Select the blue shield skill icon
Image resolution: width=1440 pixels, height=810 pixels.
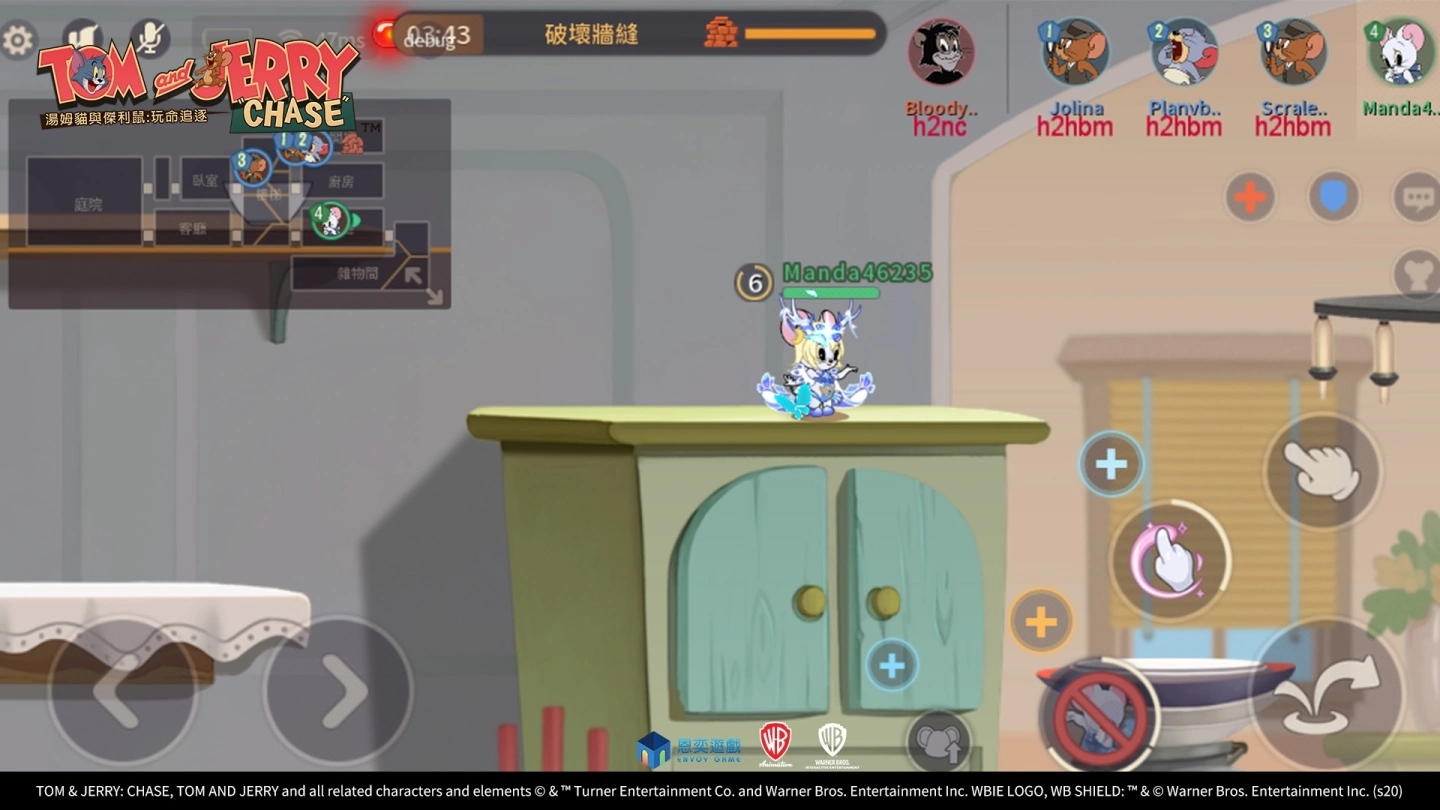tap(1333, 197)
